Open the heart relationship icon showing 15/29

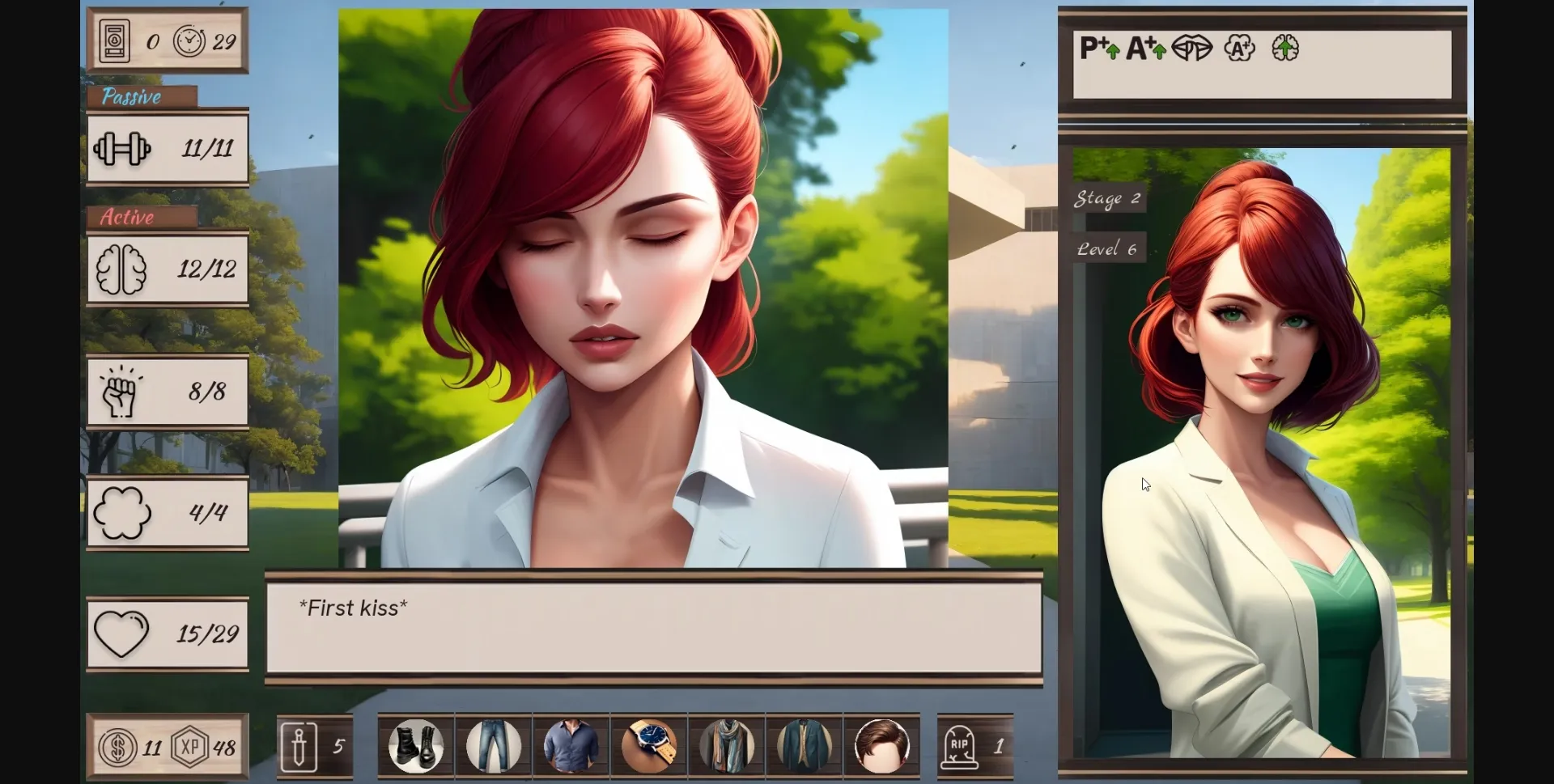tap(123, 634)
